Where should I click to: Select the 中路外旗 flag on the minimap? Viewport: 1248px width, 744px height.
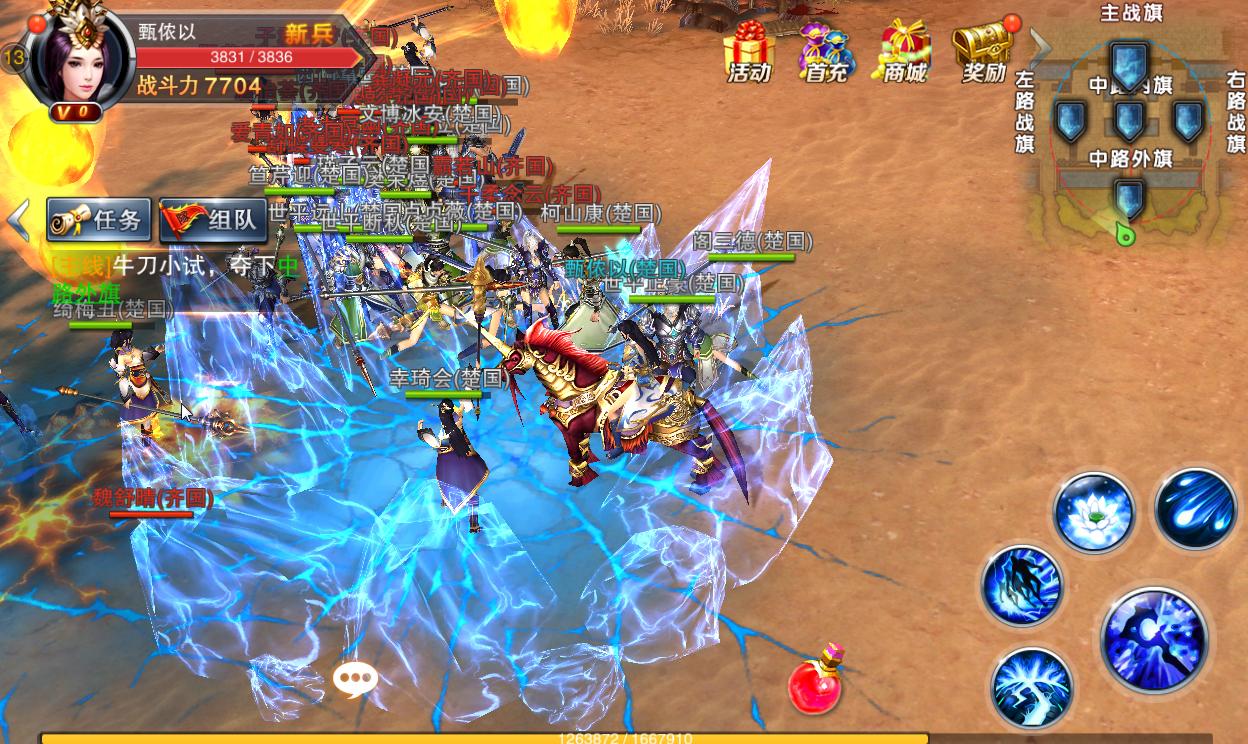click(1129, 198)
